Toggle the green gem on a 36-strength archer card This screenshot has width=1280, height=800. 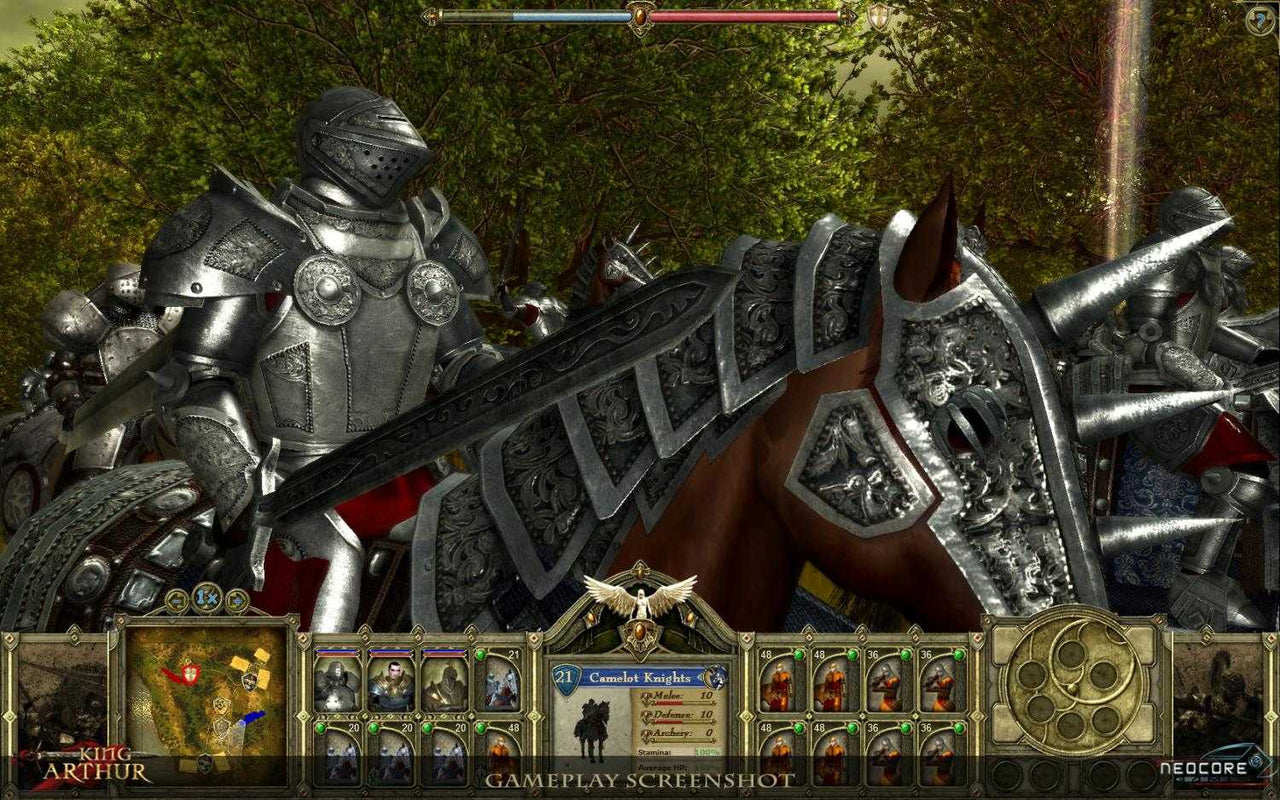(905, 655)
